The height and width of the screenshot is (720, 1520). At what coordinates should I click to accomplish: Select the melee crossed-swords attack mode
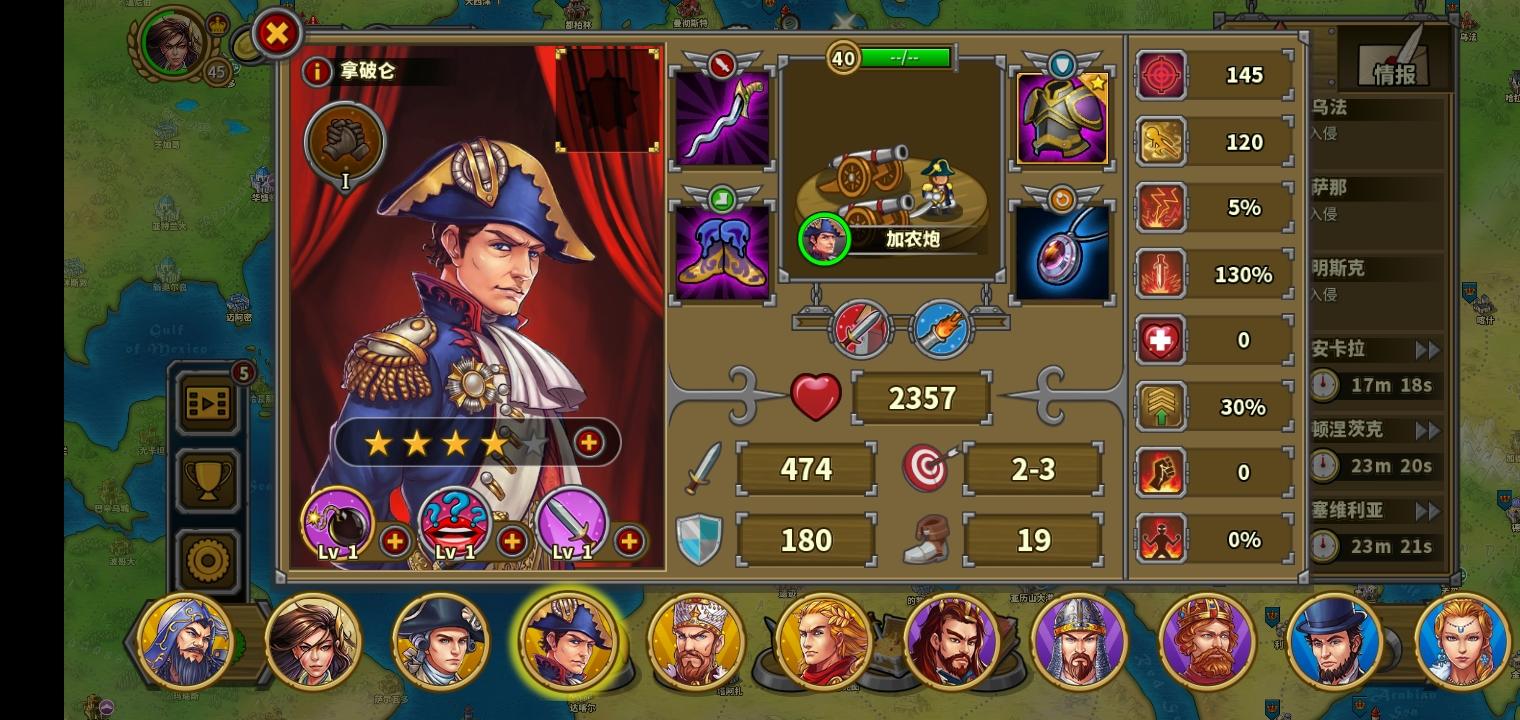coord(861,328)
